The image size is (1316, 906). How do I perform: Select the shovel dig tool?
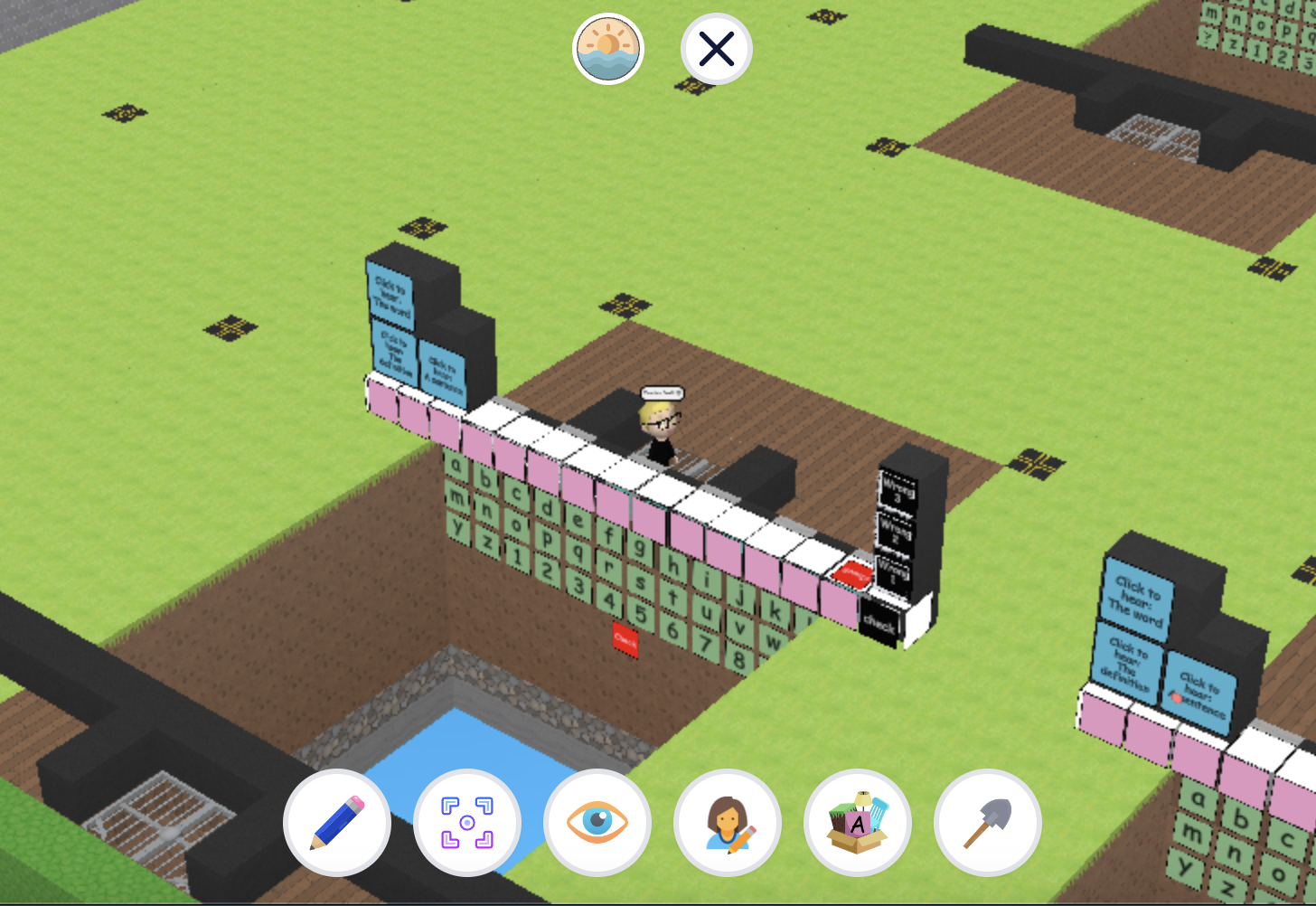point(988,822)
